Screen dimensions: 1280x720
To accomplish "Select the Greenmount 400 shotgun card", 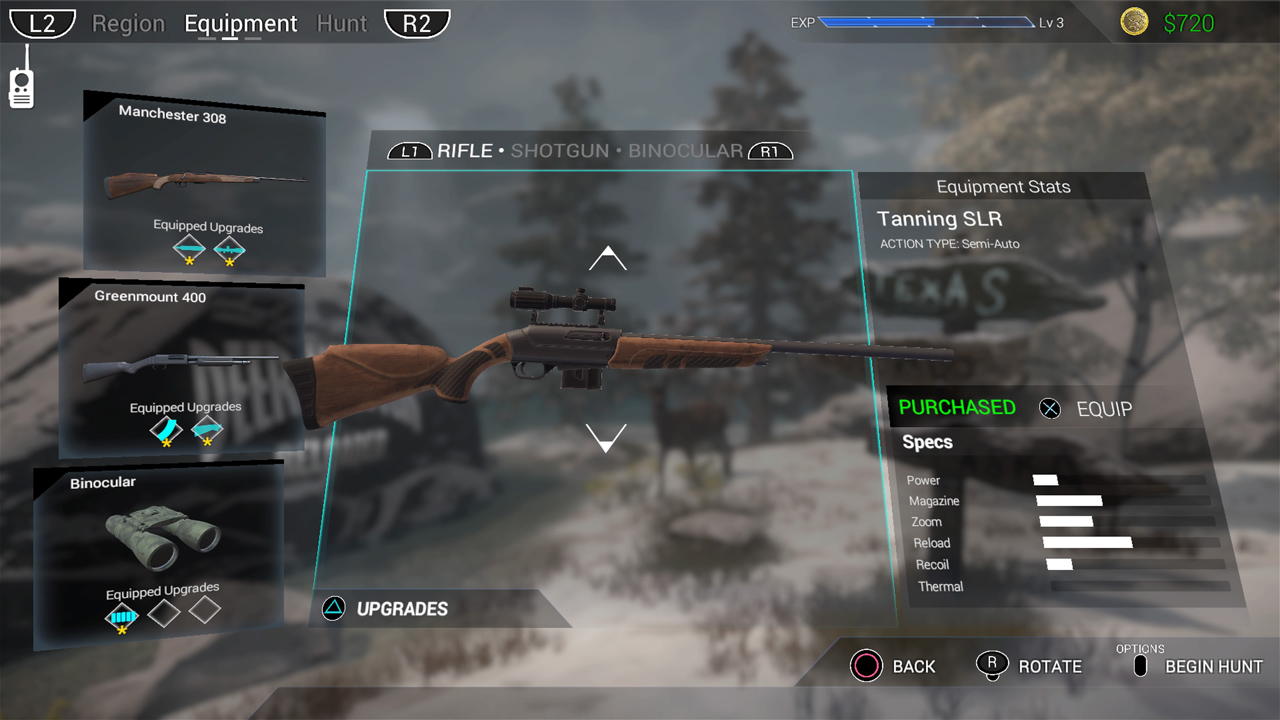I will [182, 367].
